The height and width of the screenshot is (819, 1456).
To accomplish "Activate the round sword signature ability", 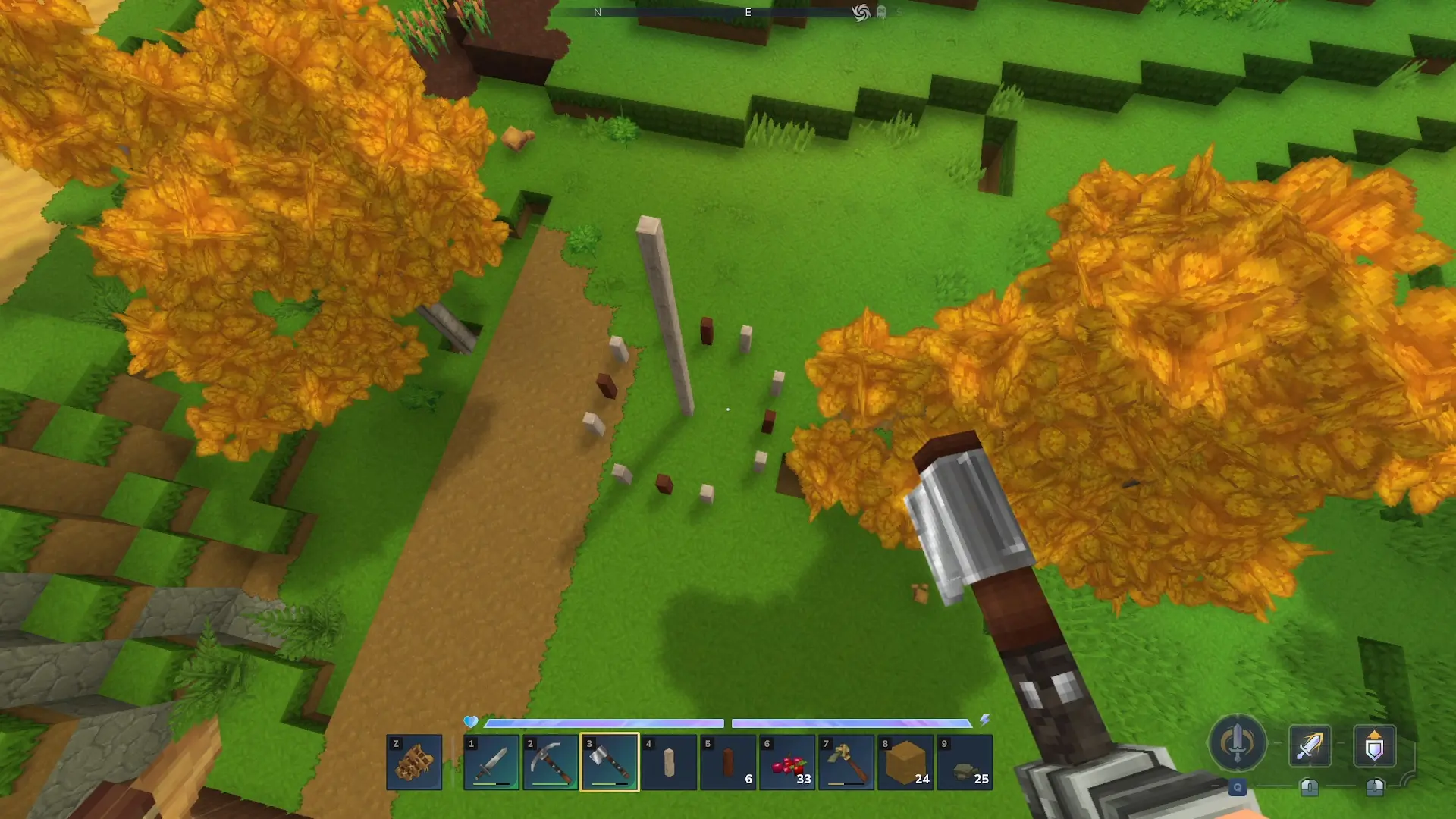I will coord(1237,743).
